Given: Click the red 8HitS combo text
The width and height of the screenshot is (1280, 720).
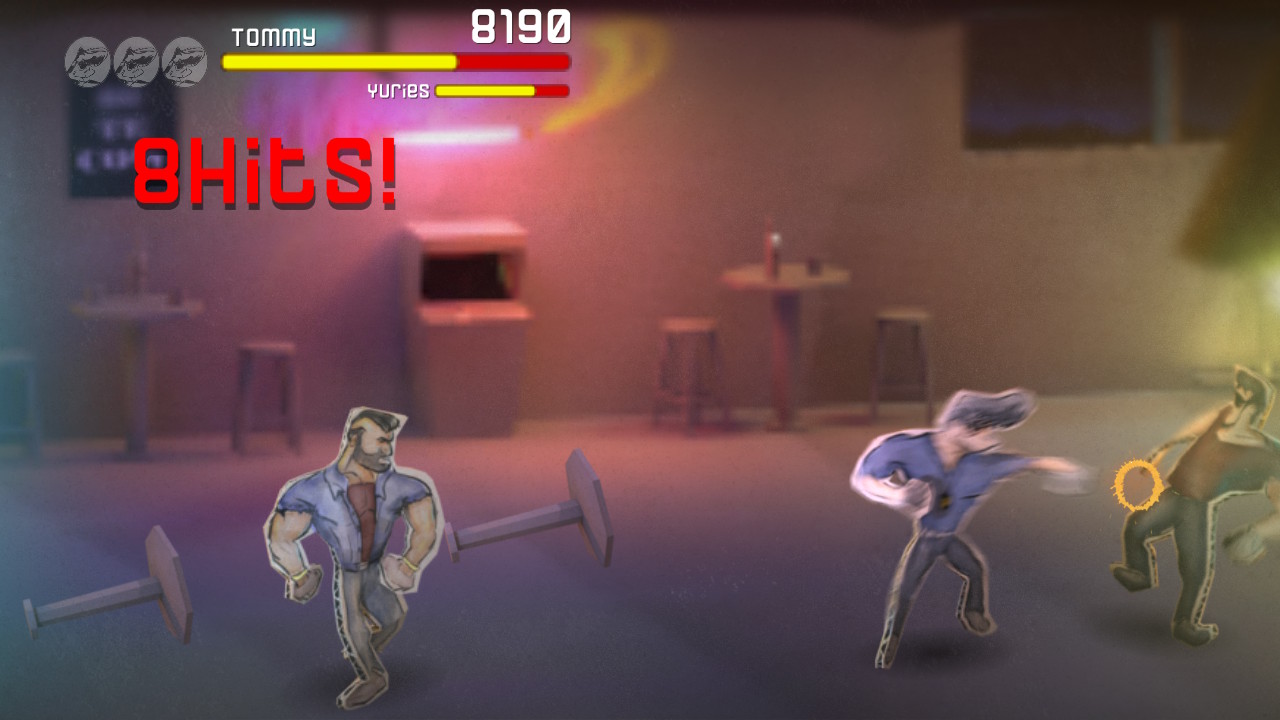Looking at the screenshot, I should pos(265,172).
